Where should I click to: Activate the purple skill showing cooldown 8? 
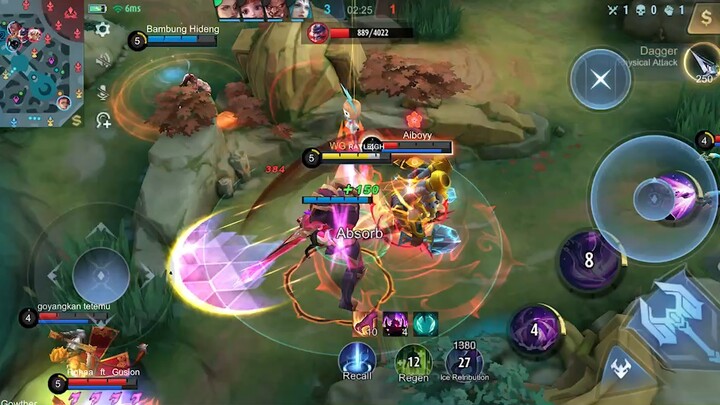[589, 261]
